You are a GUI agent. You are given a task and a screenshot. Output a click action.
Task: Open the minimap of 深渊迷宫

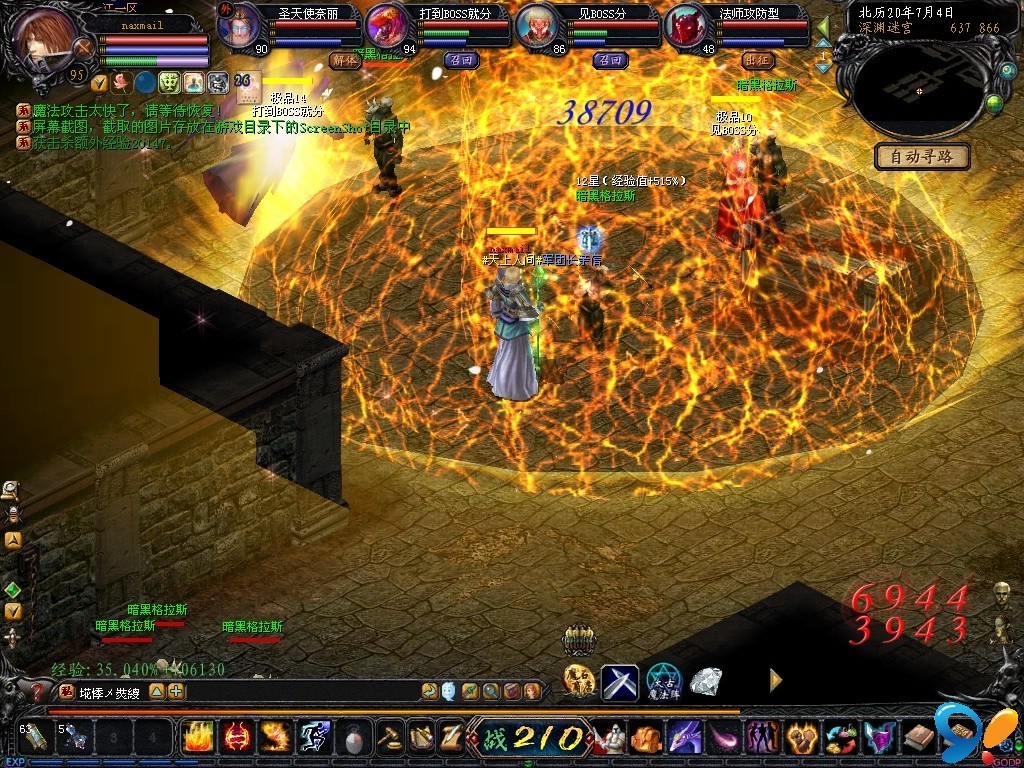pyautogui.click(x=918, y=90)
